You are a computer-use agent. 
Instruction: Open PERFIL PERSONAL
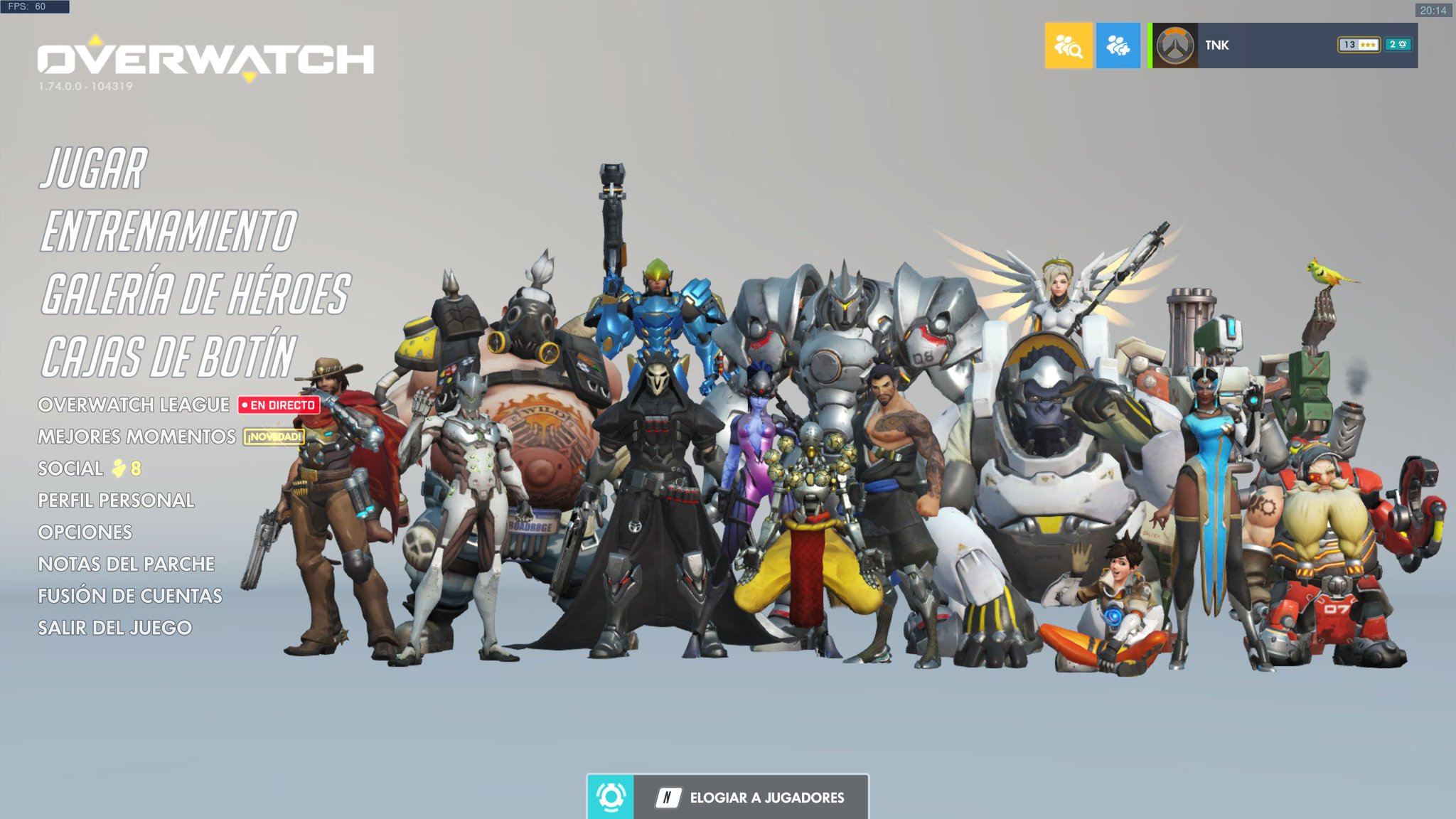116,500
